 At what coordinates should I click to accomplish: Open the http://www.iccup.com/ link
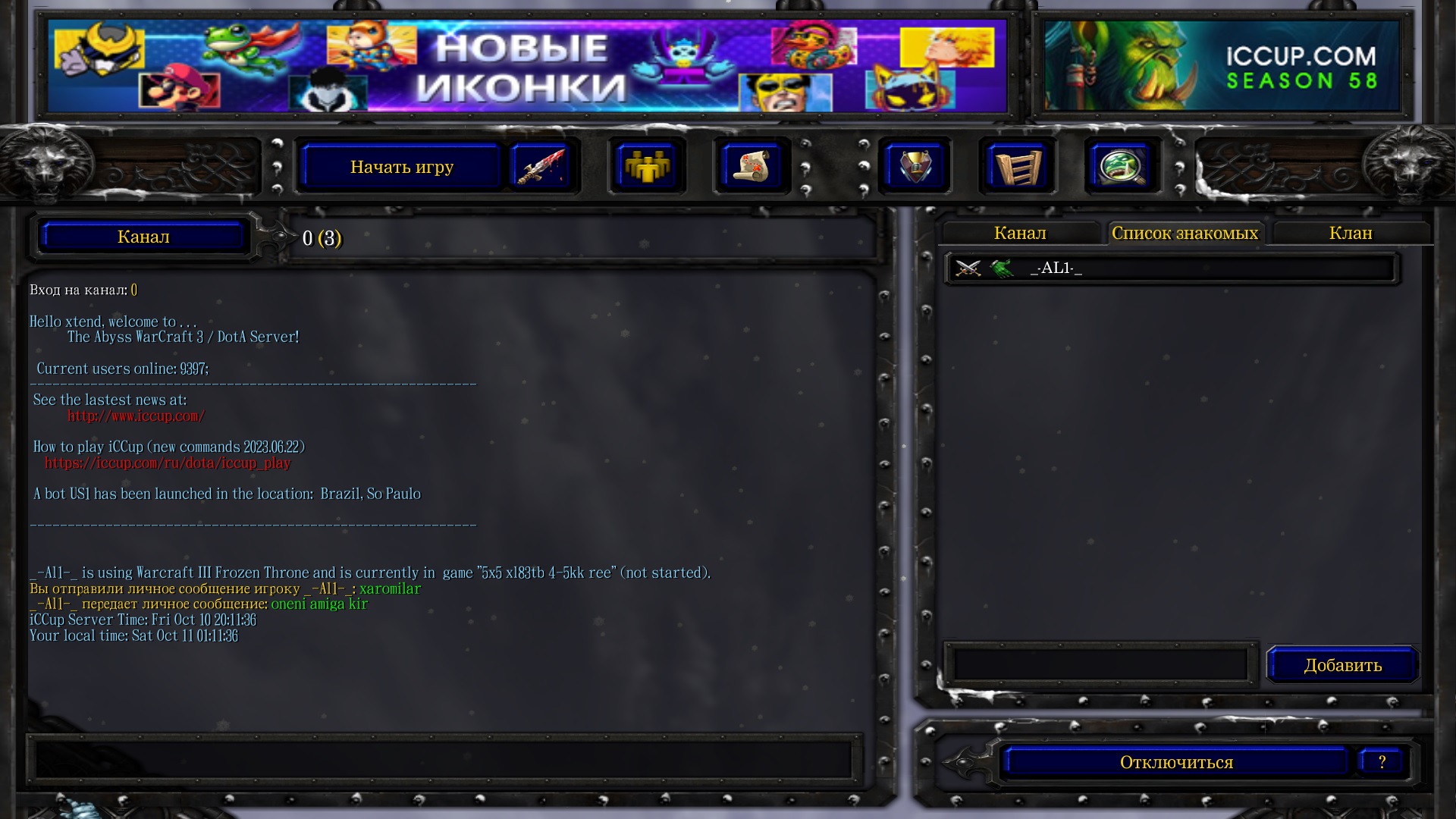pos(136,416)
